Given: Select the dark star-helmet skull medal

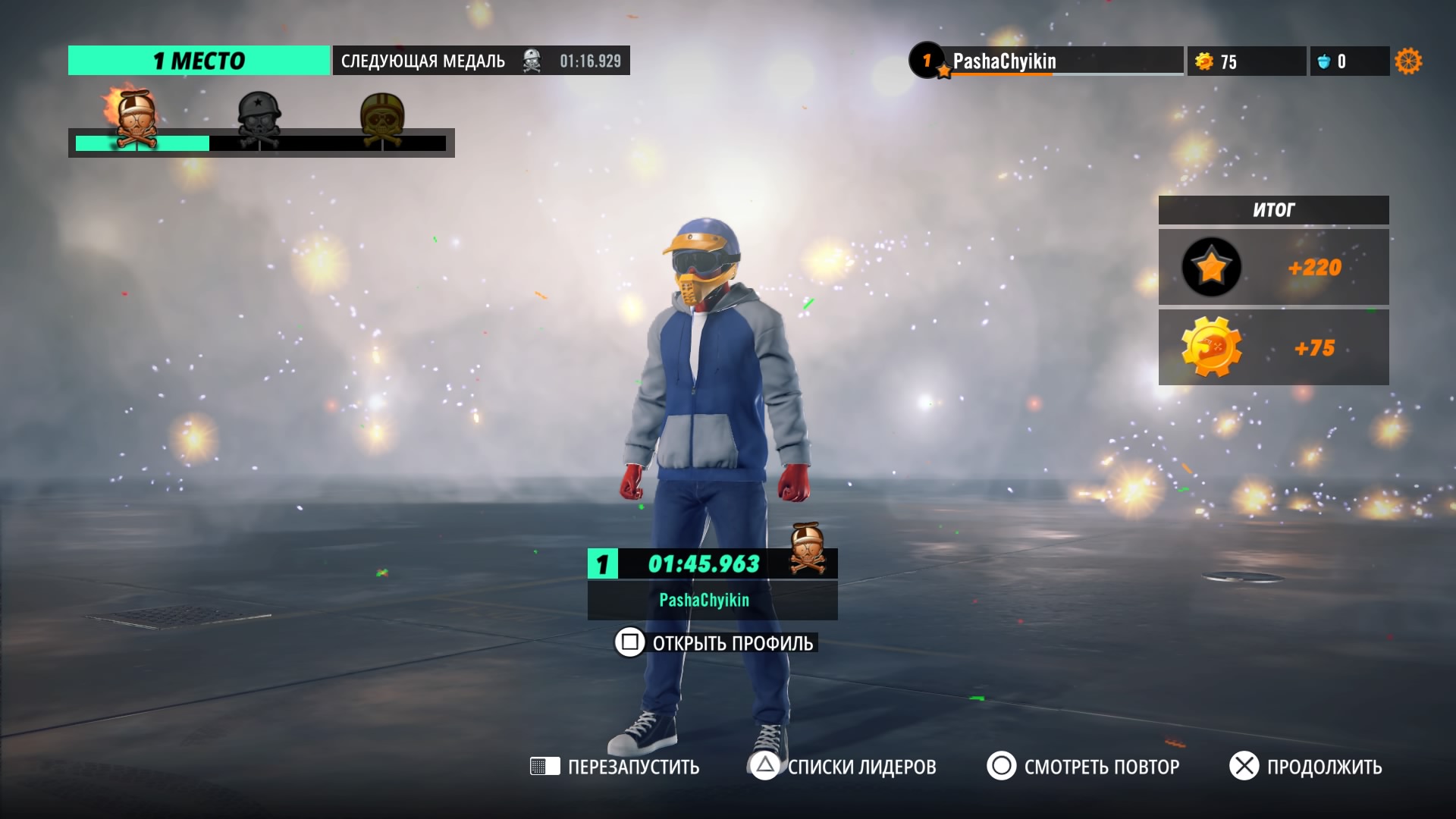Looking at the screenshot, I should [259, 120].
